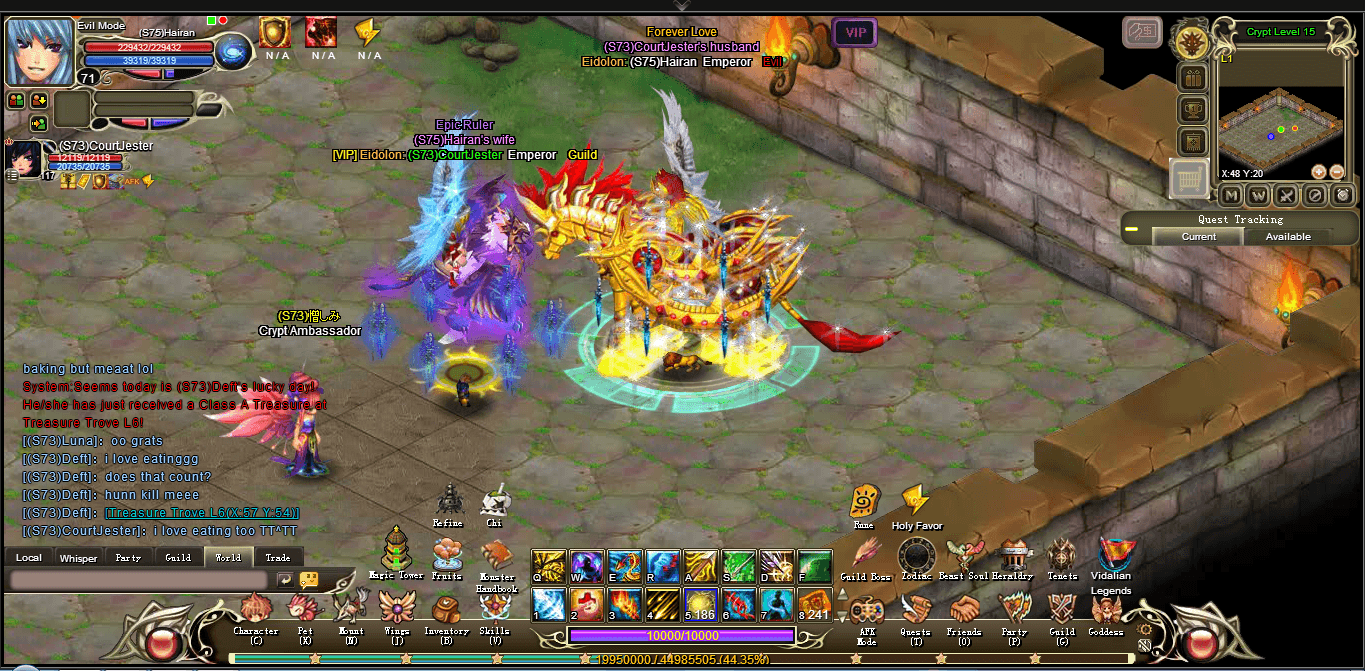
Task: Open the Inventory bag
Action: point(446,610)
